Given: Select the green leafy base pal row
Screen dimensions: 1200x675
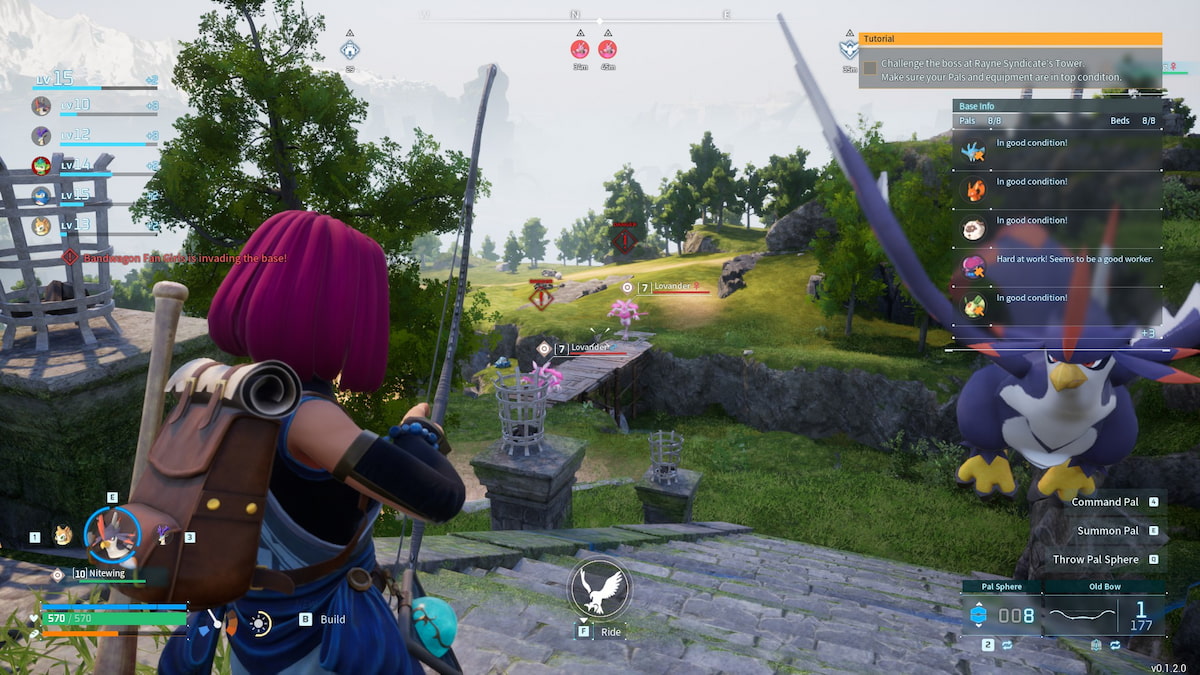Looking at the screenshot, I should (x=1057, y=305).
